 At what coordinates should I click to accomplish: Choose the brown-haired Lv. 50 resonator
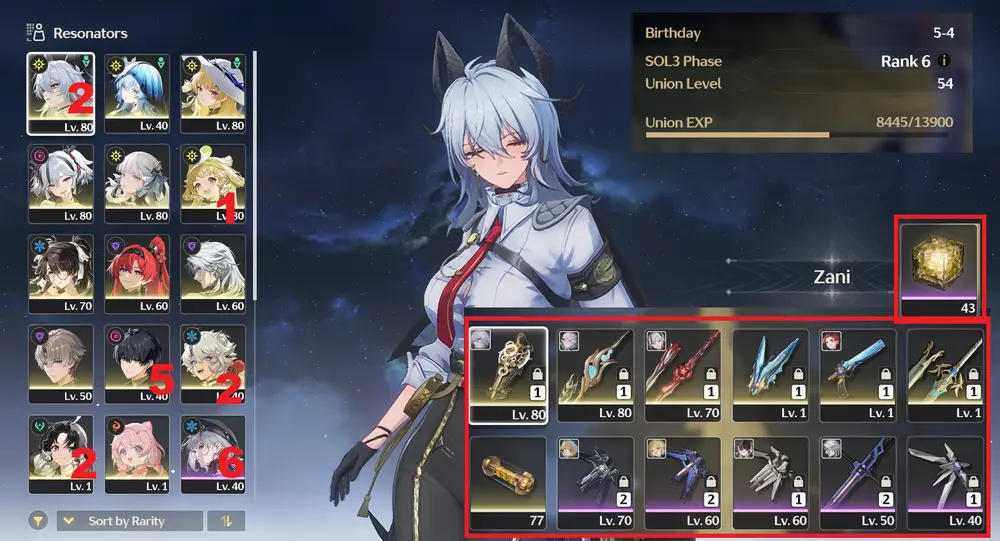pos(61,360)
